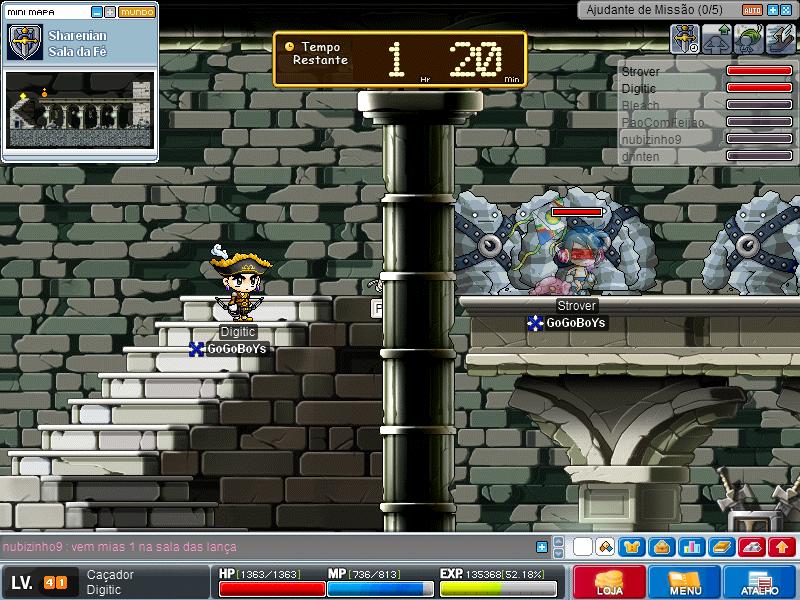This screenshot has width=800, height=600.
Task: Open the skill book icon
Action: [721, 547]
